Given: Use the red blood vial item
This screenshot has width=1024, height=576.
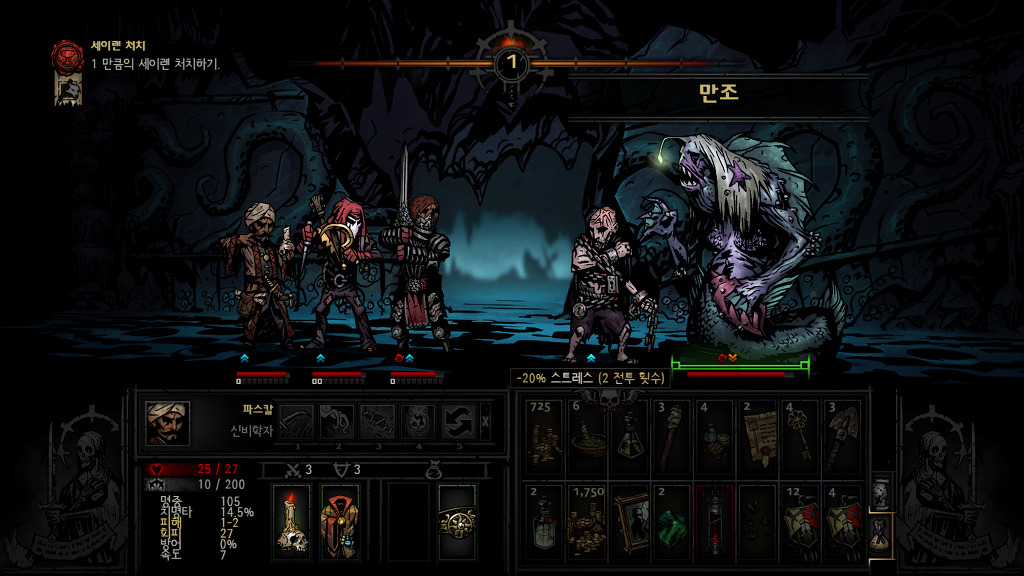Looking at the screenshot, I should pyautogui.click(x=714, y=521).
